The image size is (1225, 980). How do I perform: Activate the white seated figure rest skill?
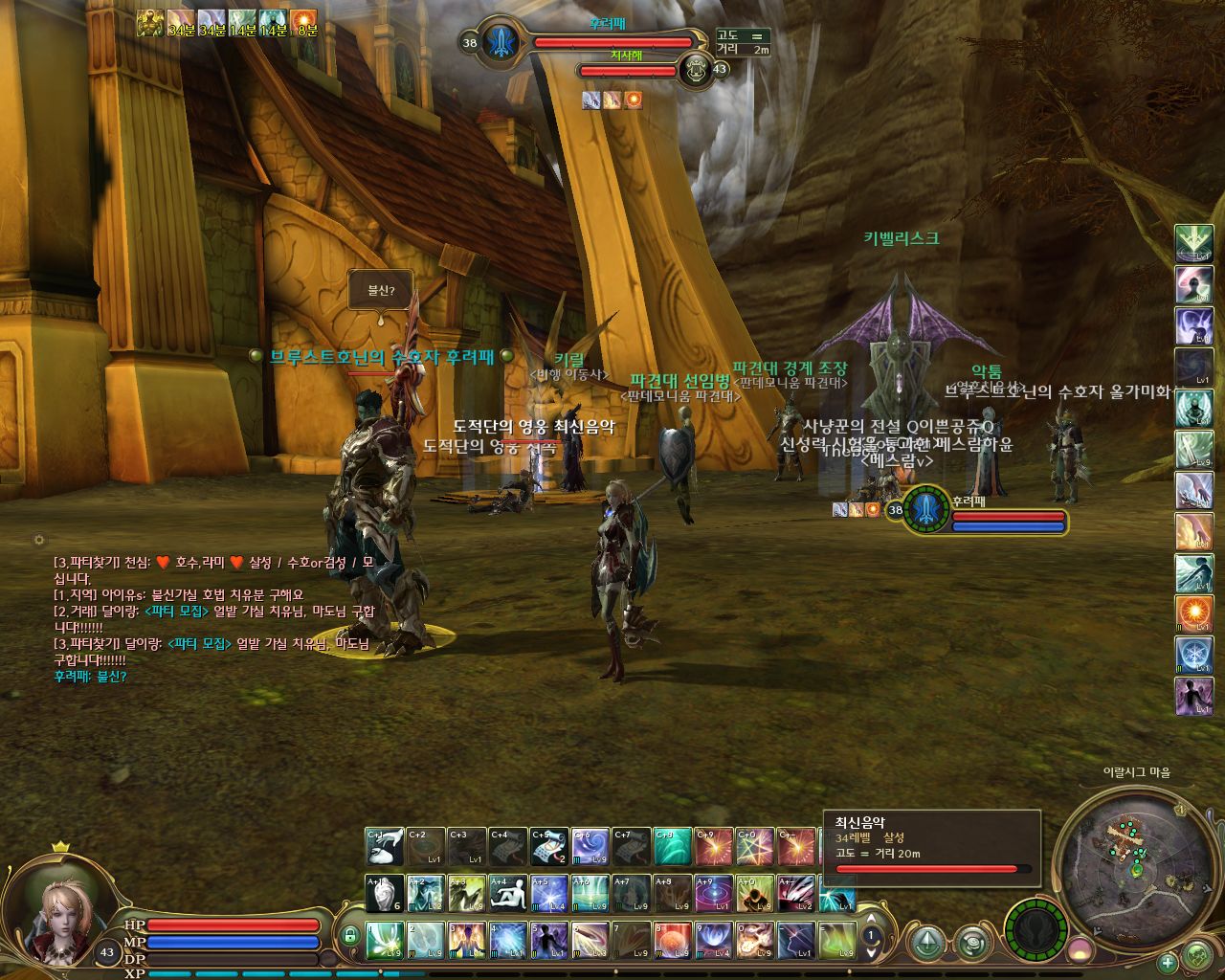508,894
